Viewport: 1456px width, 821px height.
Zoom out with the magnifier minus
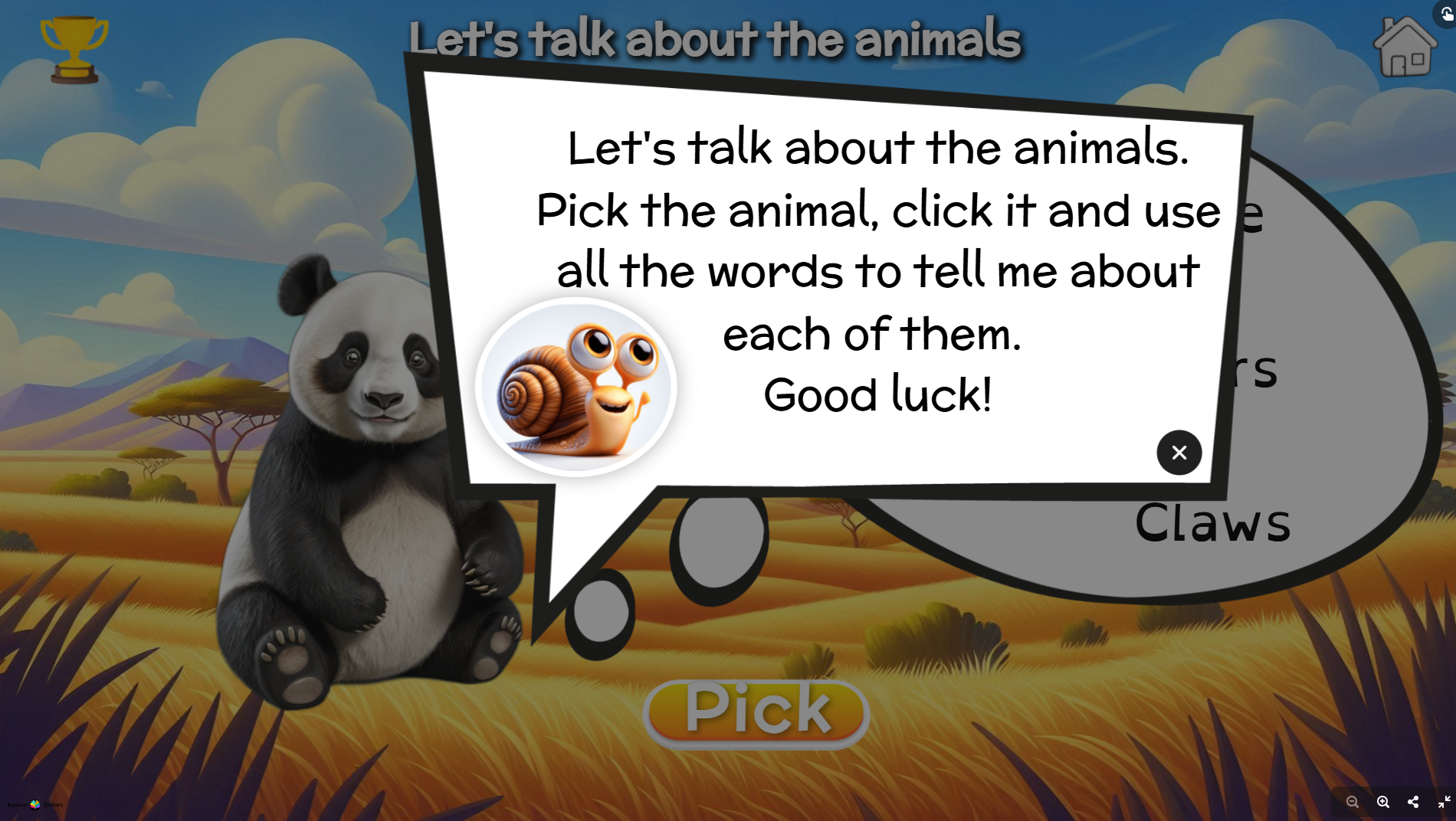[1353, 802]
